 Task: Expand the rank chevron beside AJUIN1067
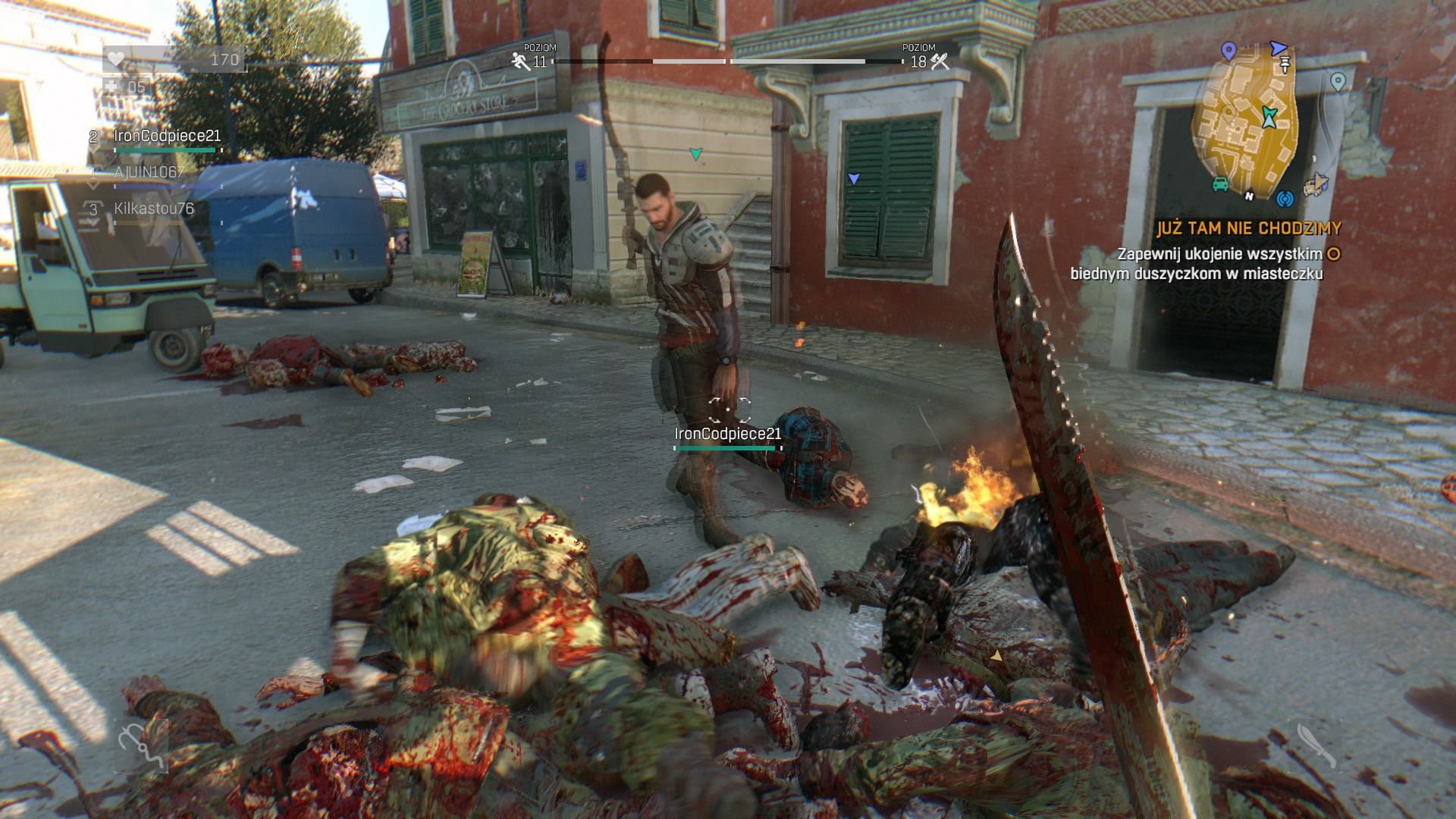pos(93,185)
